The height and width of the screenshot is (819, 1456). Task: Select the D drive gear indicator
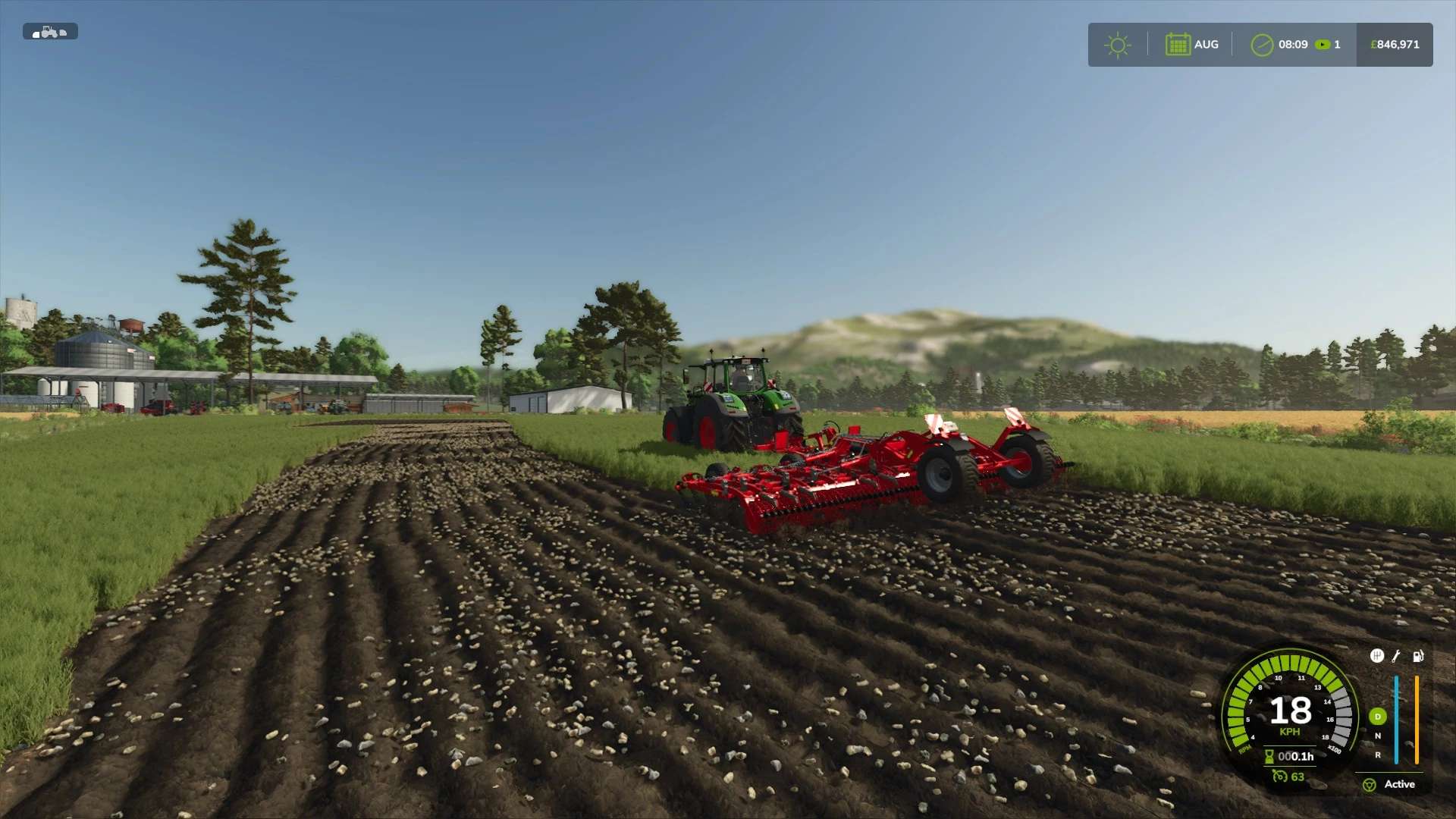(1378, 717)
